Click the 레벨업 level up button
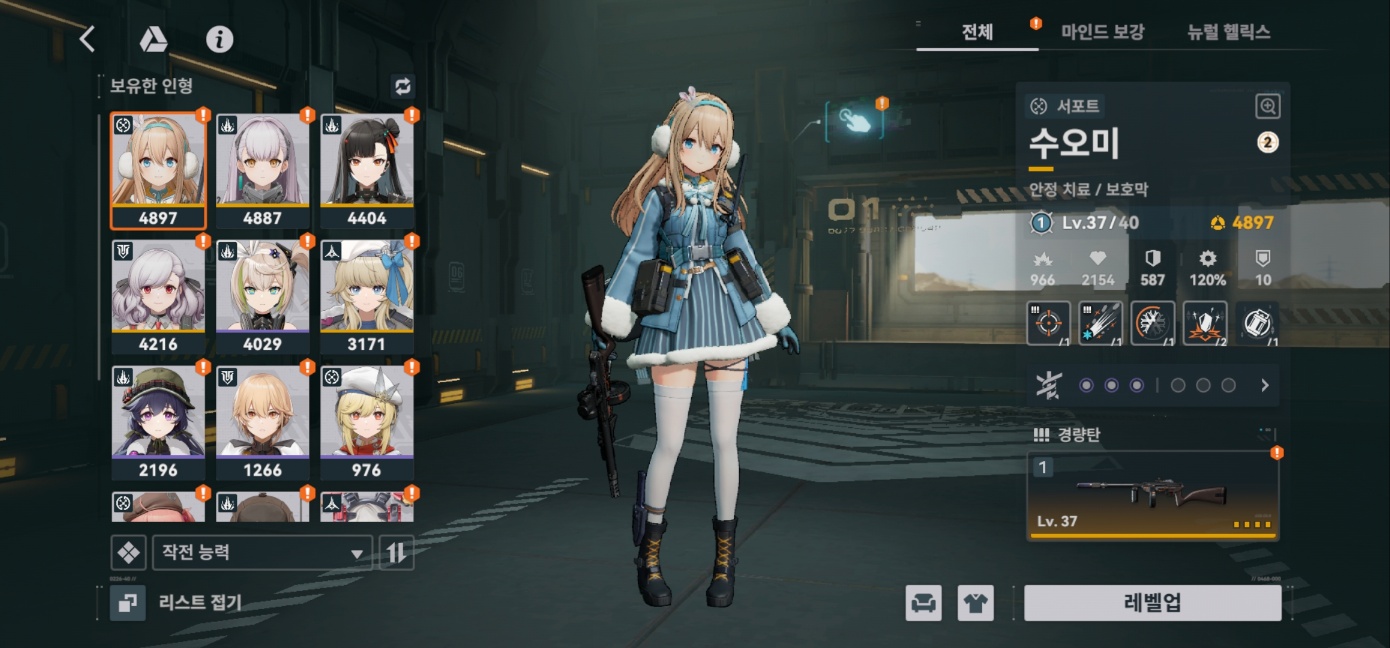1390x648 pixels. (x=1152, y=603)
